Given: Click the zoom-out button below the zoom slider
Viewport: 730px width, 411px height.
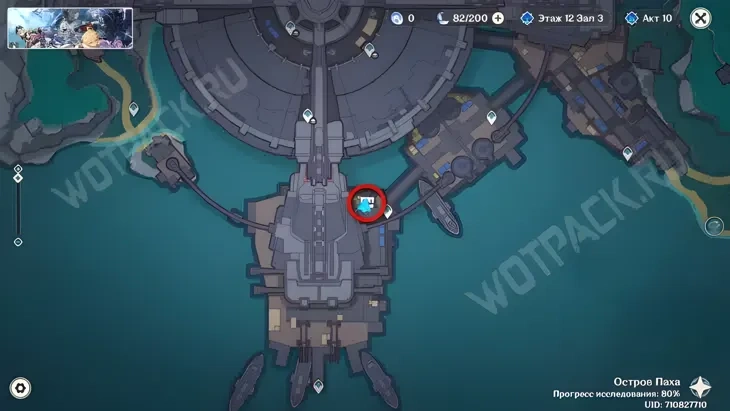Looking at the screenshot, I should (x=18, y=241).
